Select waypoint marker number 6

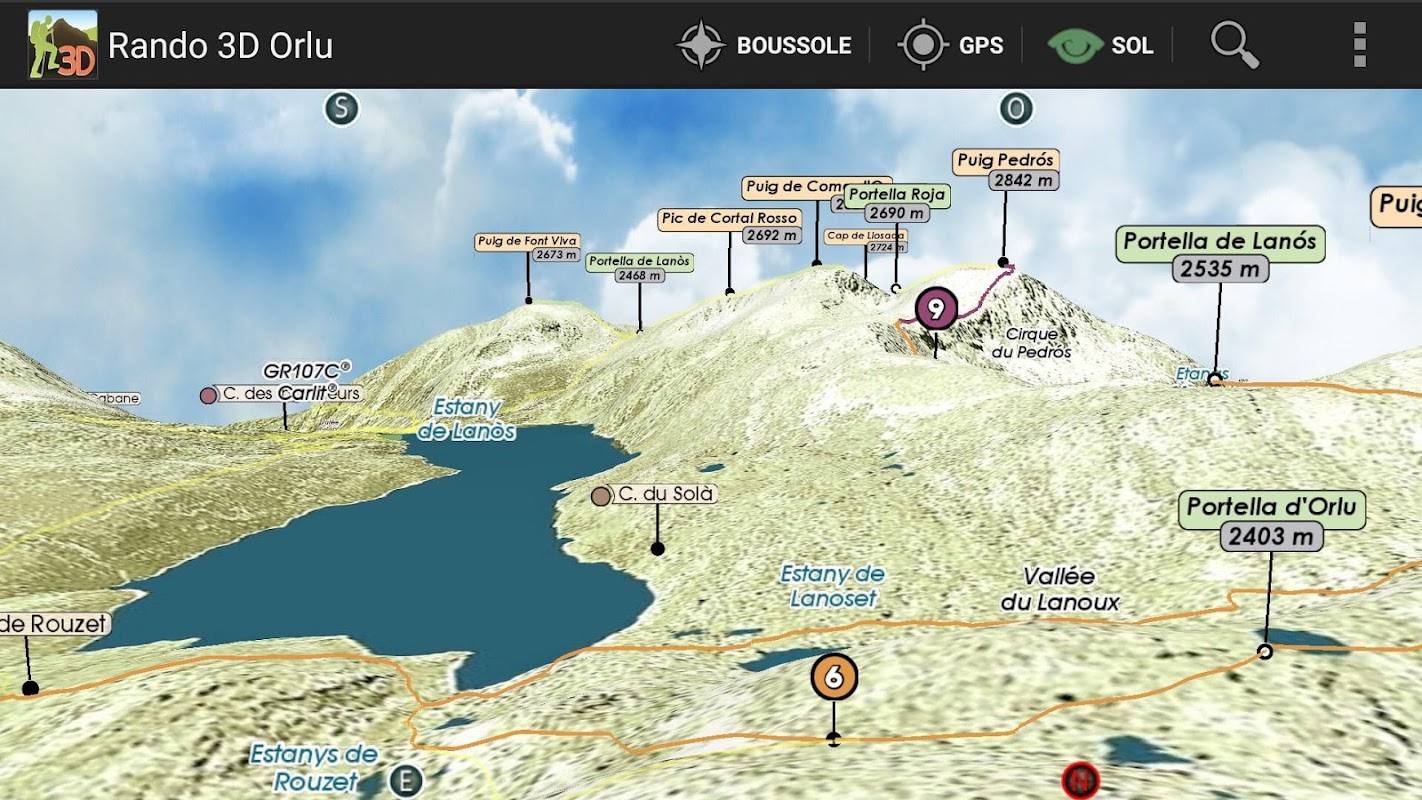tap(834, 678)
